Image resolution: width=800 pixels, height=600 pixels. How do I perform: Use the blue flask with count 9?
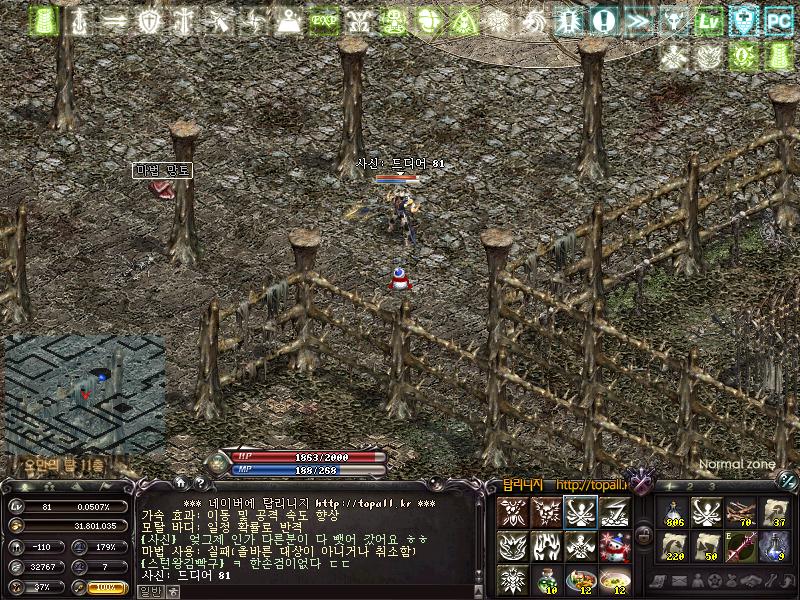coord(774,547)
